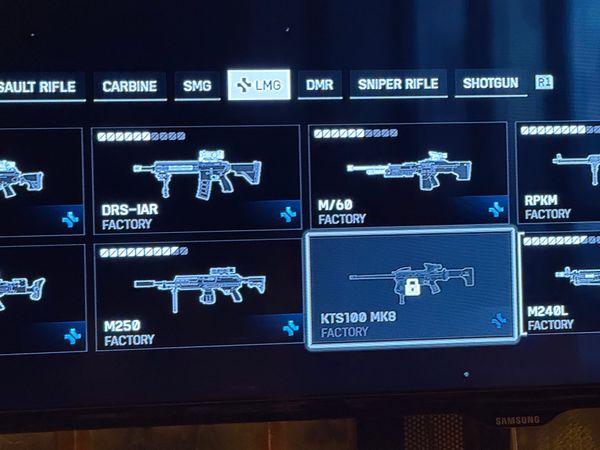Choose the DRS-IAR factory weapon tile
Image resolution: width=600 pixels, height=450 pixels.
tap(196, 179)
